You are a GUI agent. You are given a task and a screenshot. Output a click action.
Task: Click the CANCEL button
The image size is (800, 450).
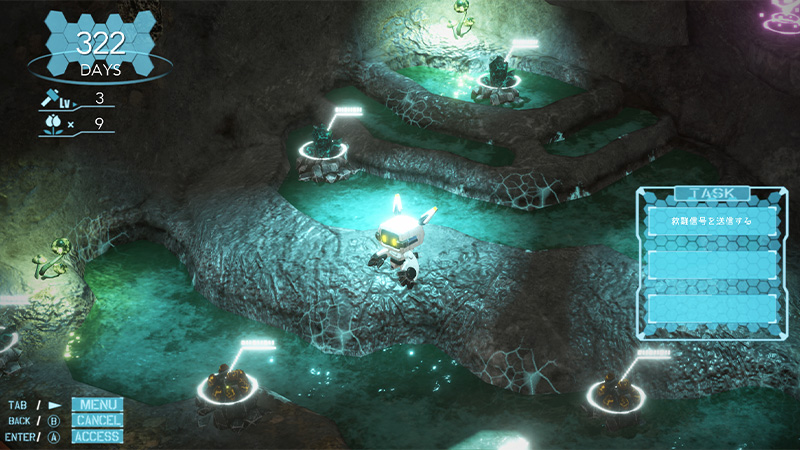97,420
